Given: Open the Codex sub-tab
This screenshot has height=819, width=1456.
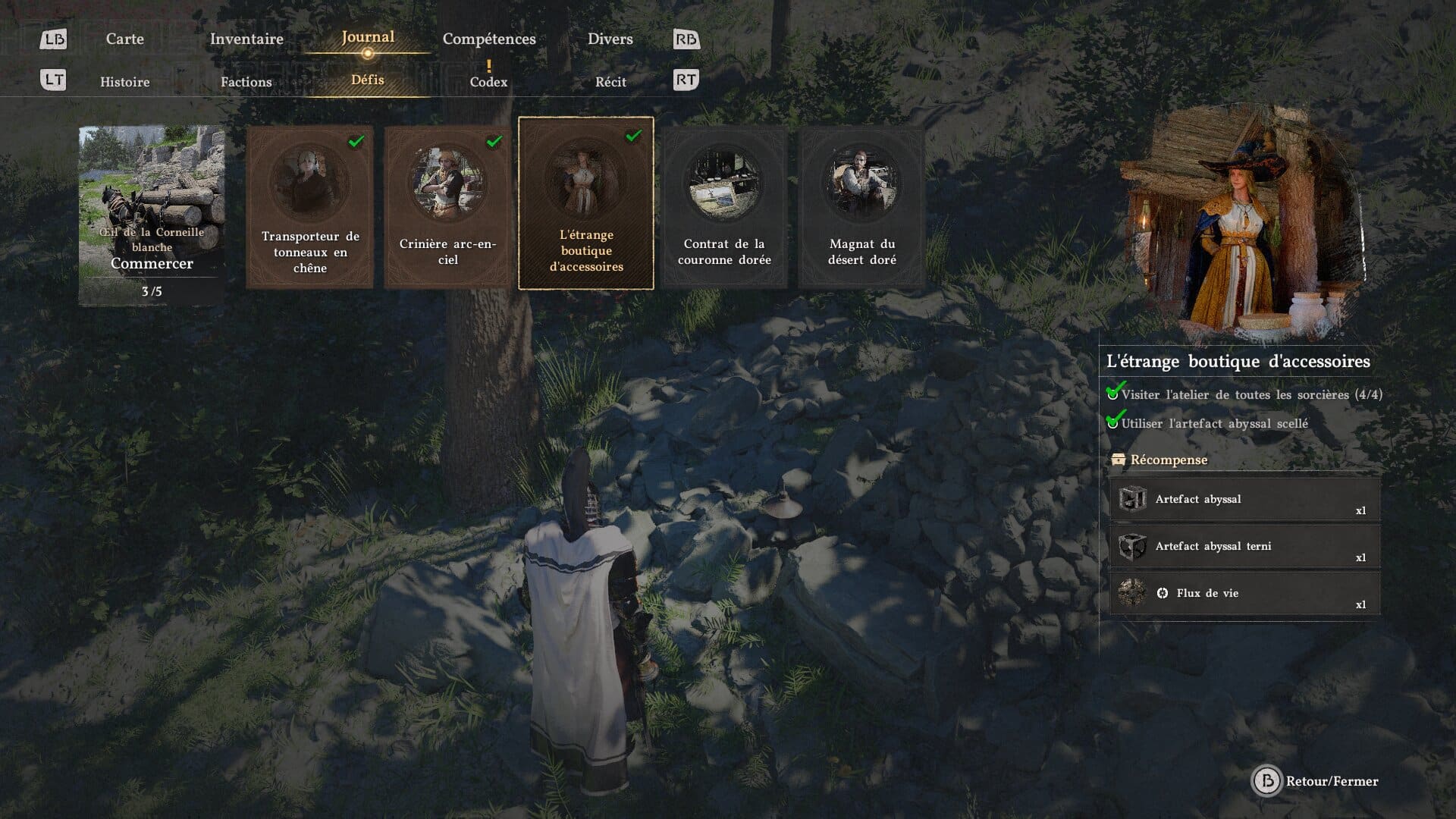Looking at the screenshot, I should click(488, 81).
